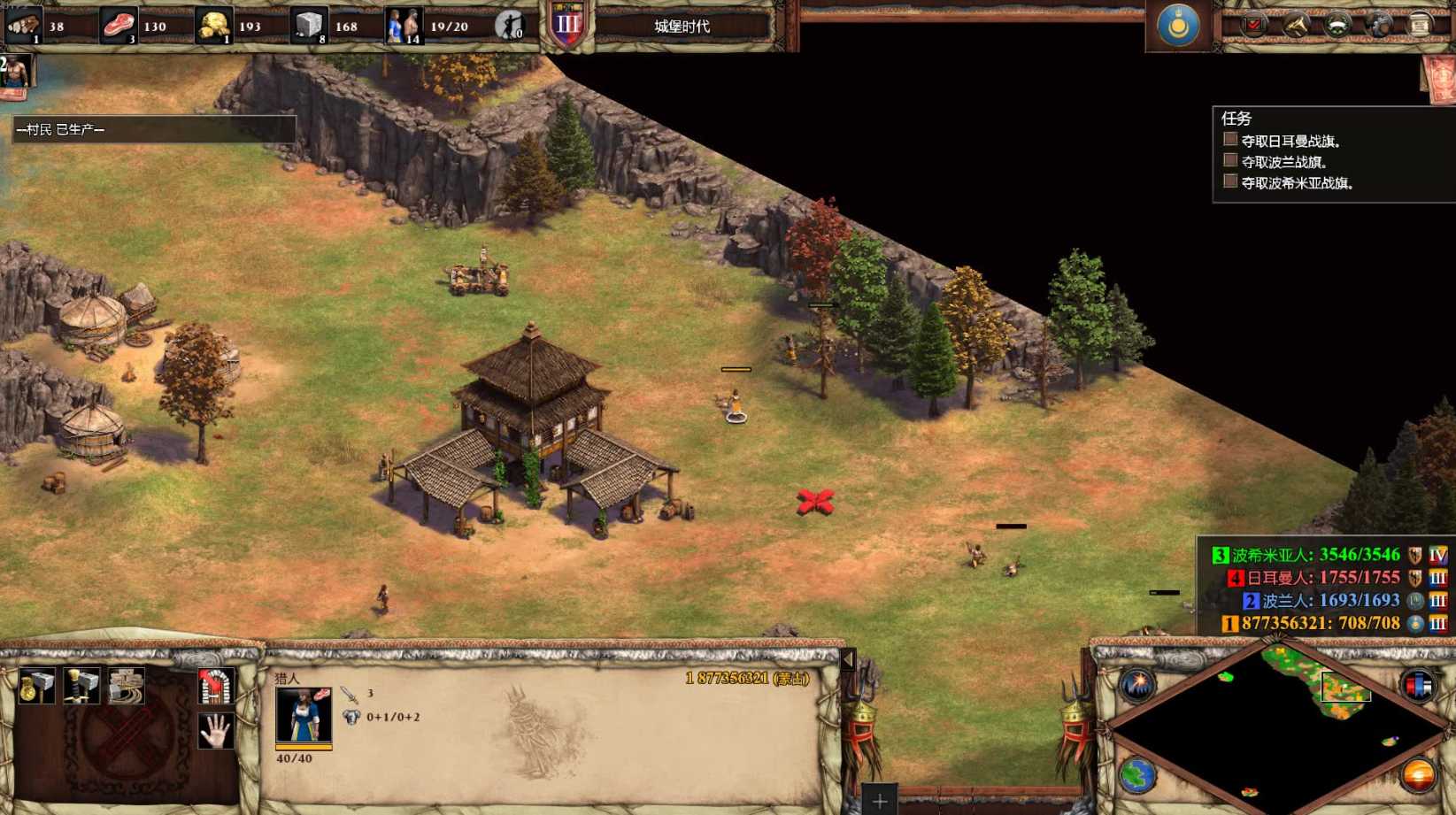Expand panel with the plus button
The image size is (1456, 815).
(879, 802)
